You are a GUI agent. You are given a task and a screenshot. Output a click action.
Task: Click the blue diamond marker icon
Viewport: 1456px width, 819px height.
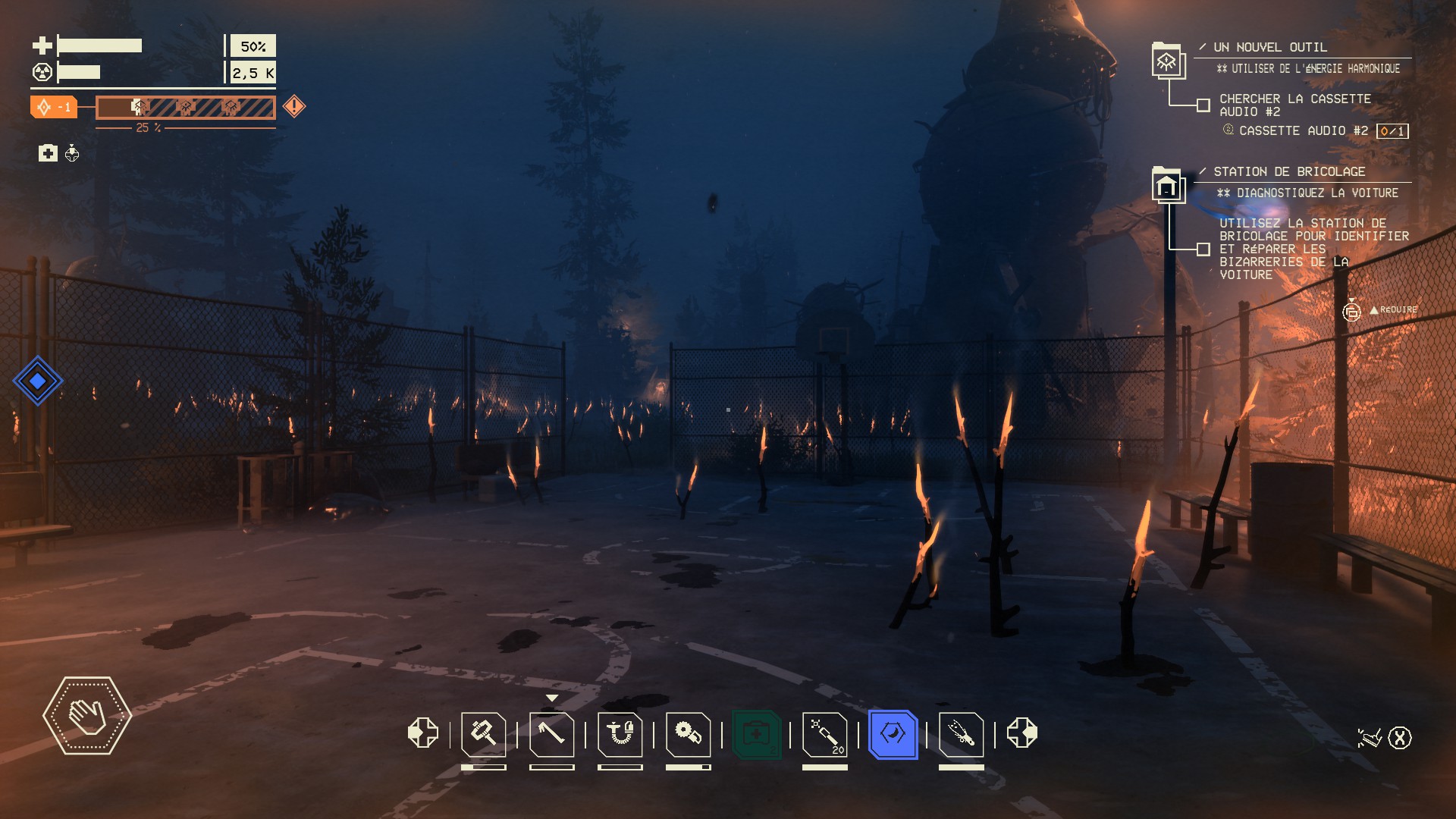tap(37, 381)
